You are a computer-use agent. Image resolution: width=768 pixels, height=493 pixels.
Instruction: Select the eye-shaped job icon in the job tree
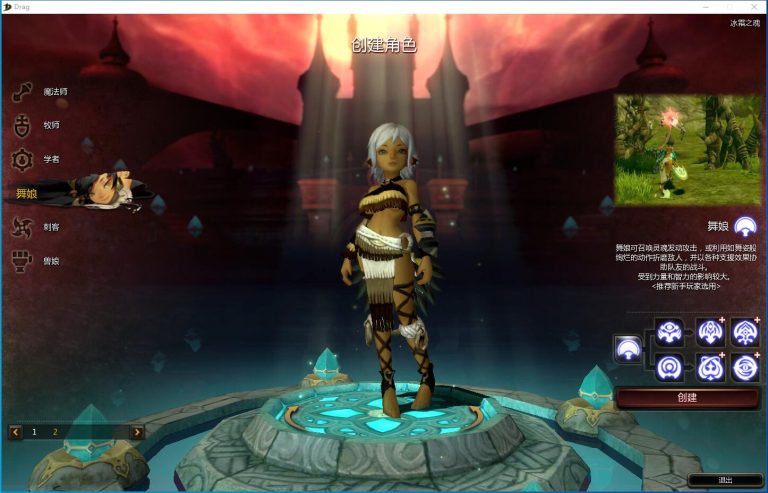[x=745, y=367]
